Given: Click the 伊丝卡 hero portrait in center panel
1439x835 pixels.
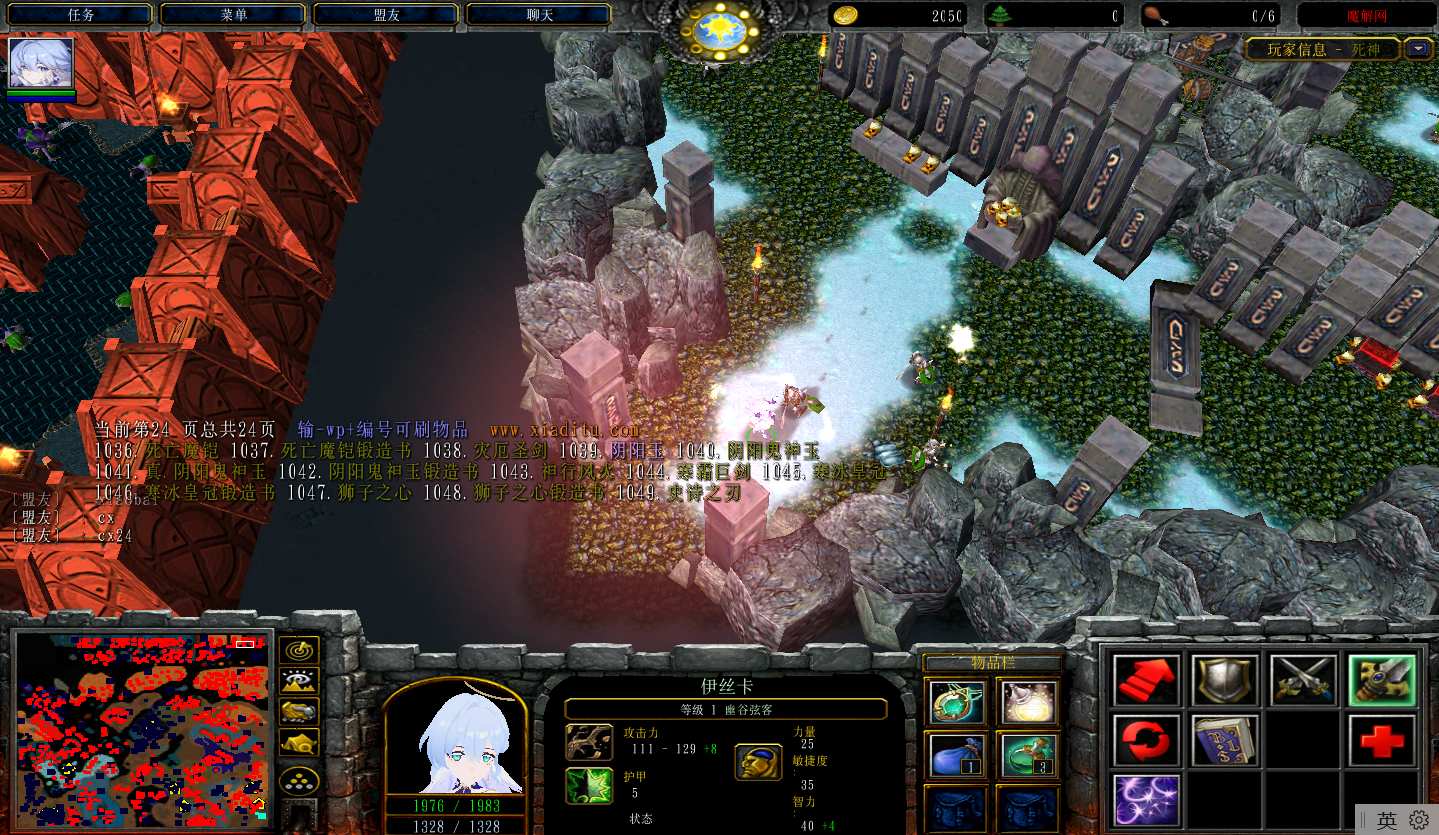Looking at the screenshot, I should 455,738.
